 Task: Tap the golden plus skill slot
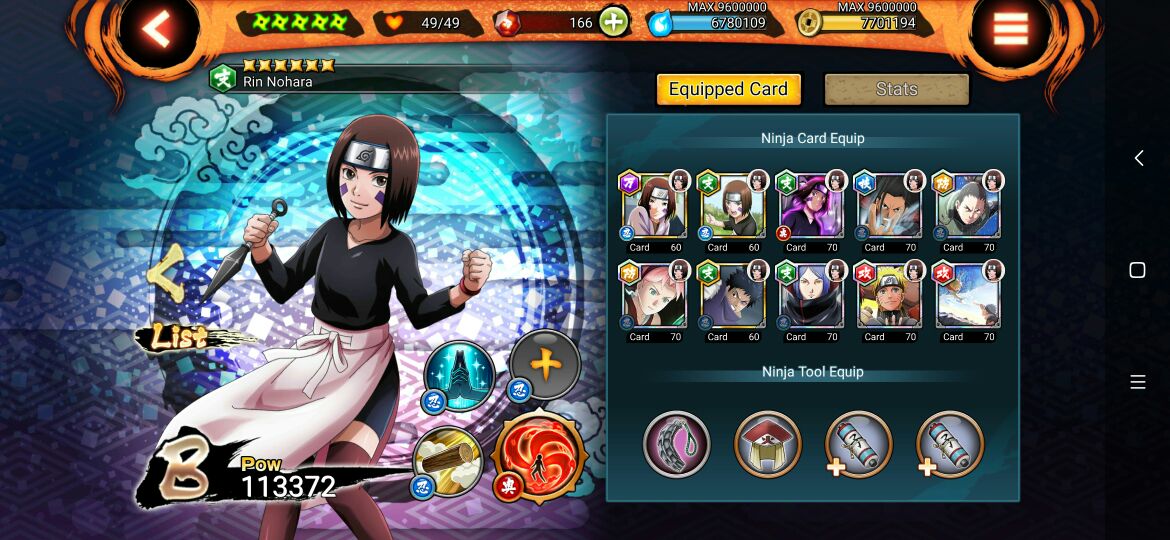pos(545,364)
